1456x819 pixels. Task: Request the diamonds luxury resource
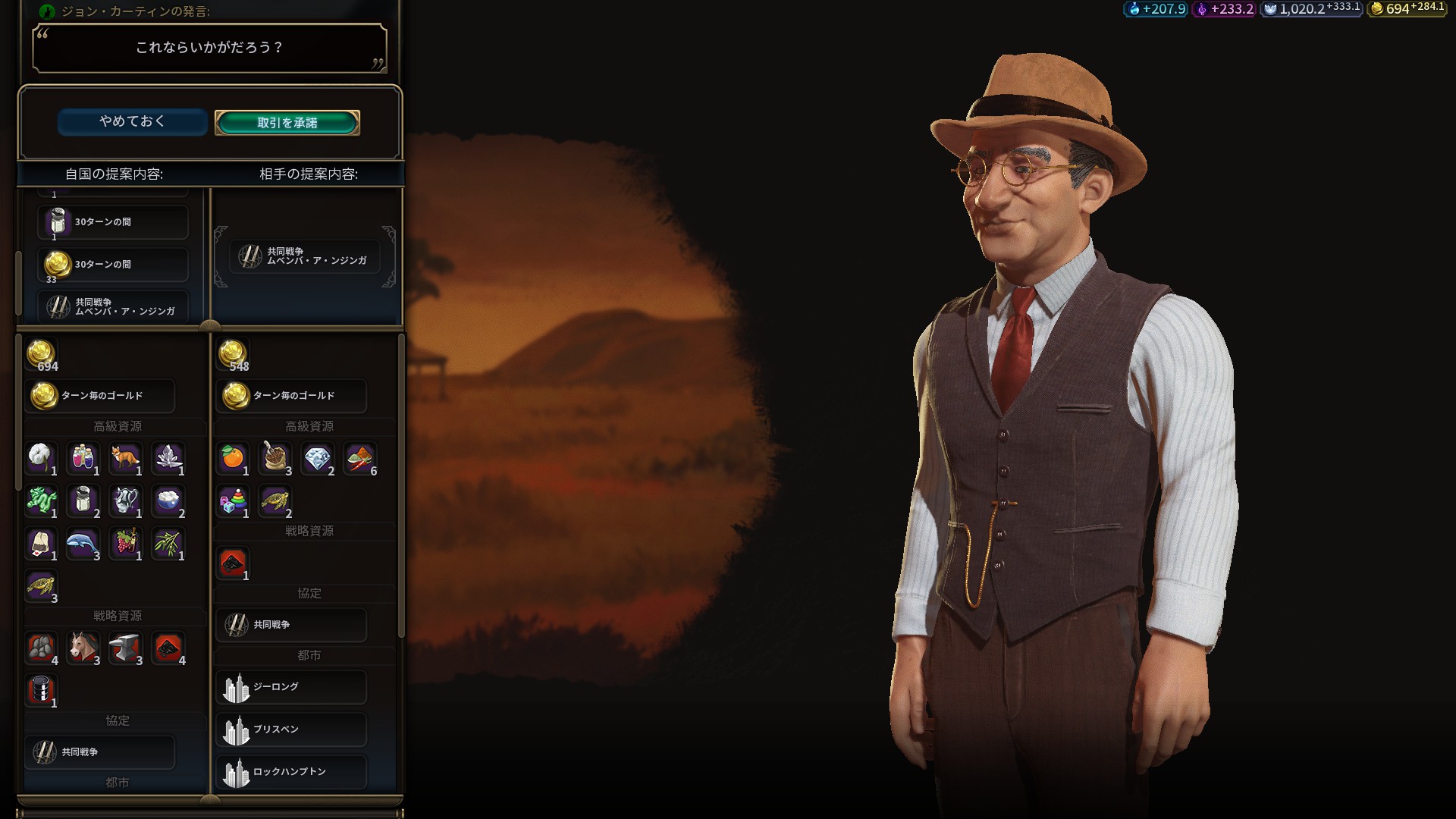point(318,458)
